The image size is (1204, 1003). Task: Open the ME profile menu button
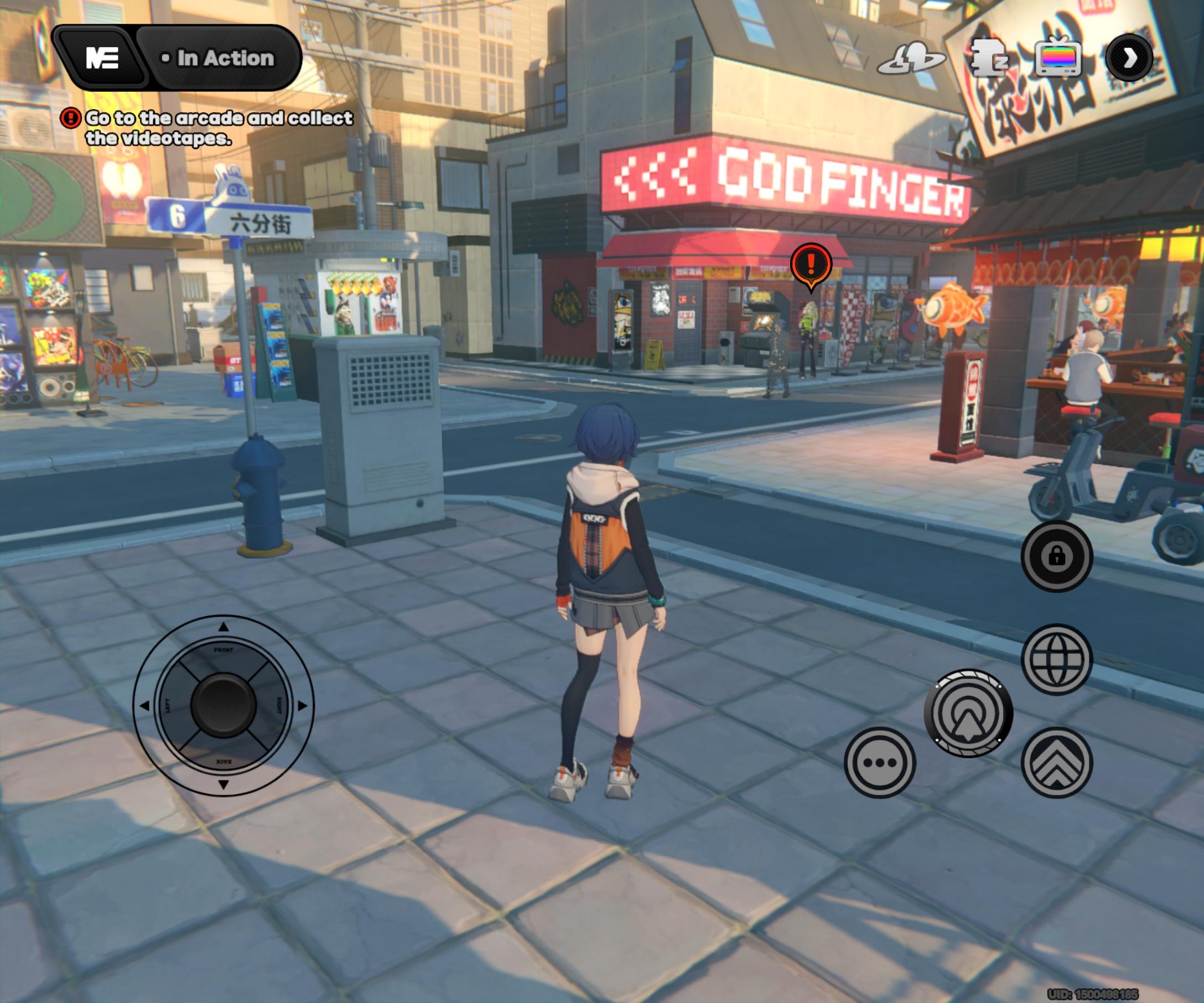[102, 58]
